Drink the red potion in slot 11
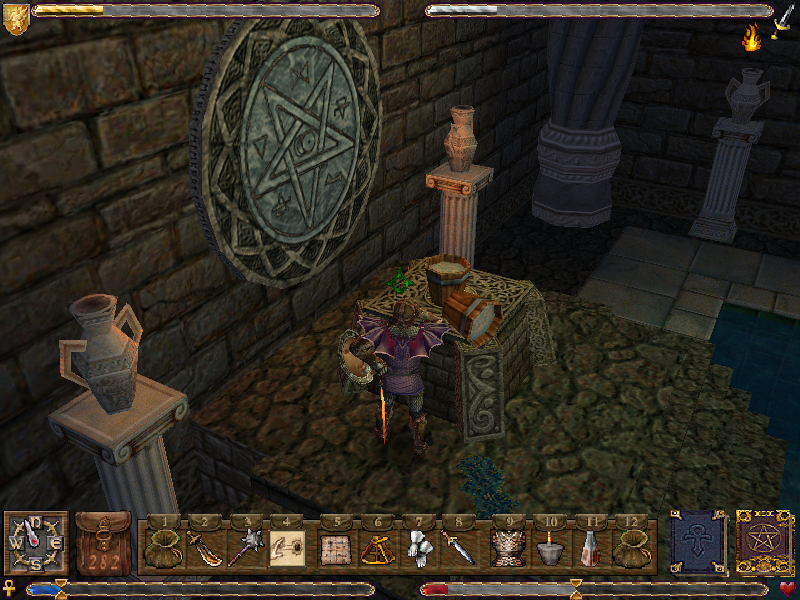 coord(592,548)
